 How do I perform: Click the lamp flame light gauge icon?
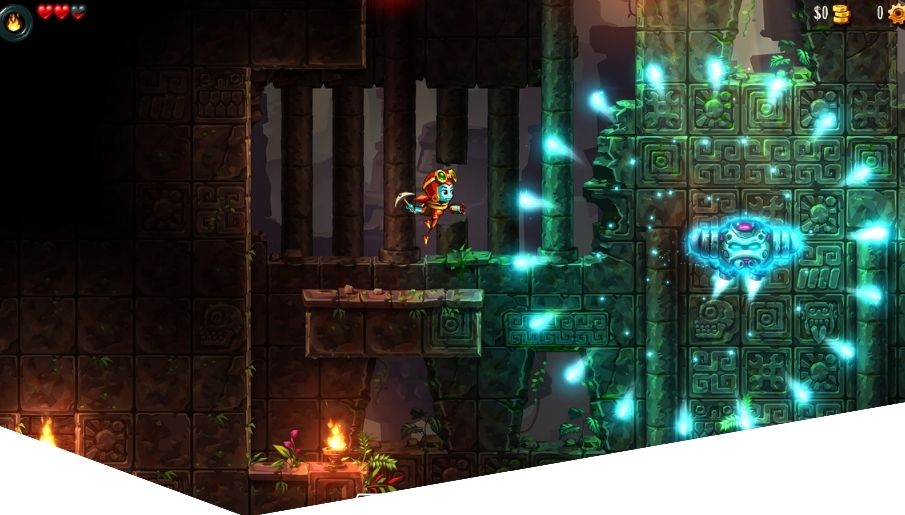click(x=16, y=20)
